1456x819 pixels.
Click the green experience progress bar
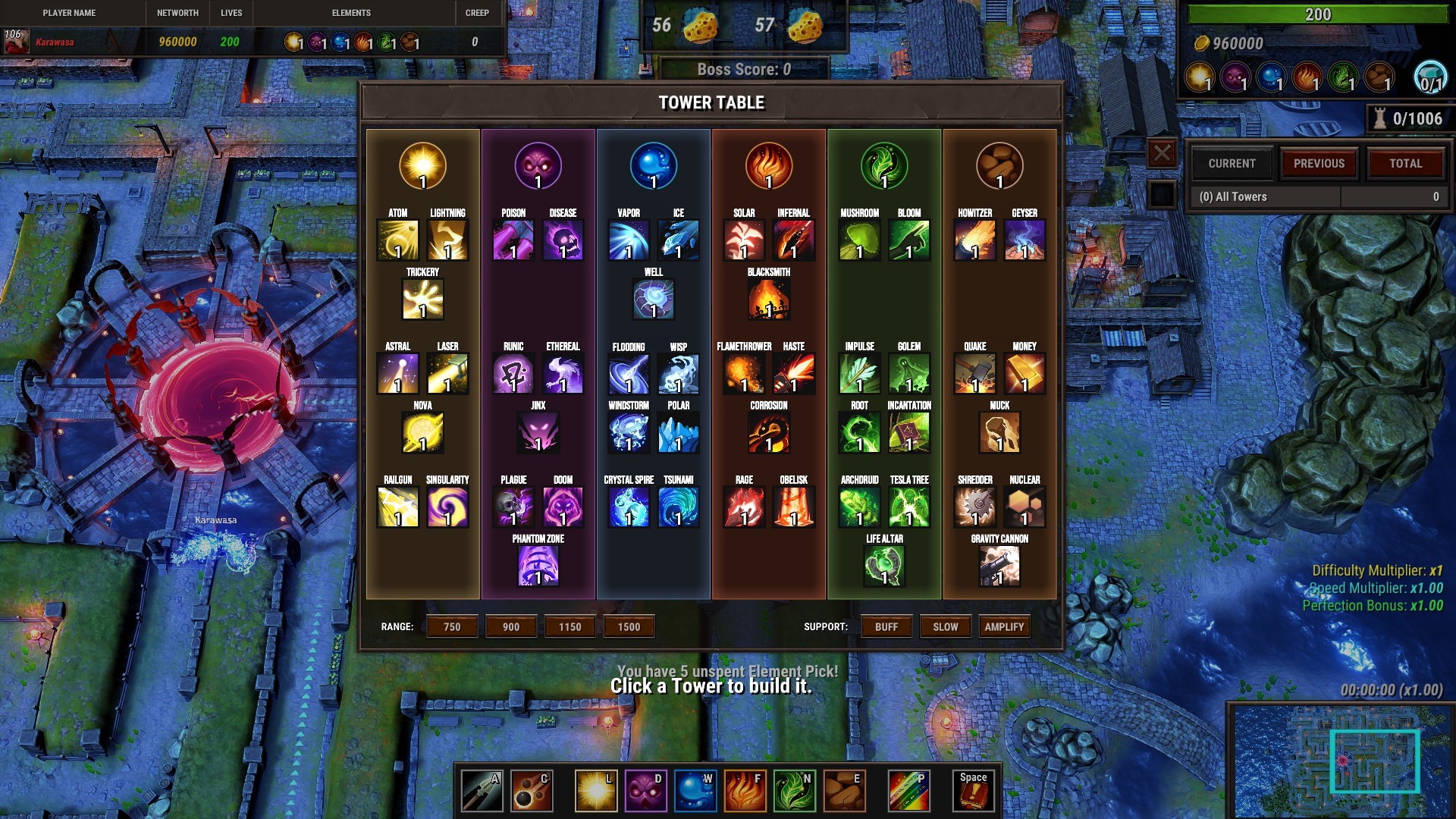click(1317, 14)
